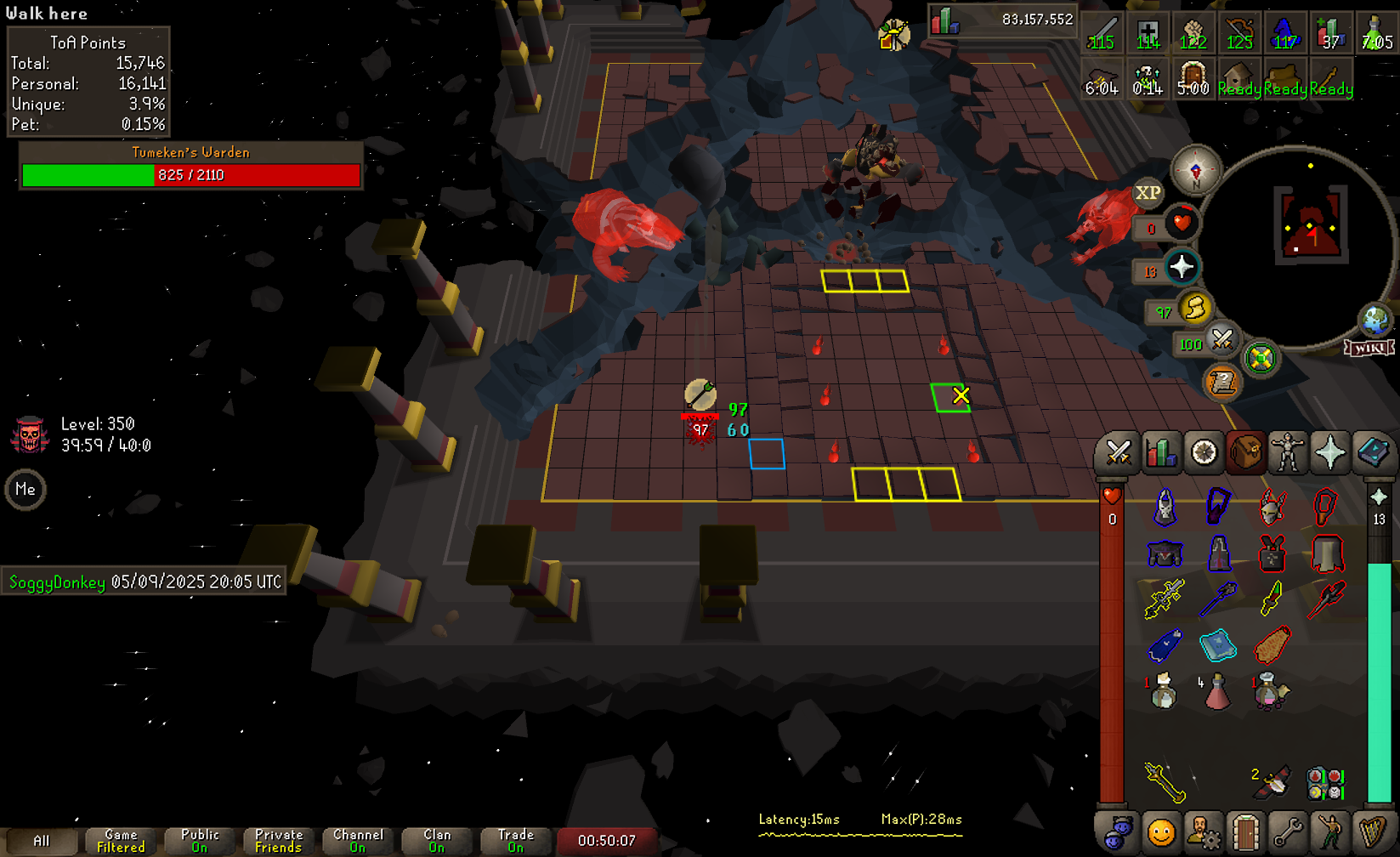Open the Worn Equipment tab

point(1288,453)
